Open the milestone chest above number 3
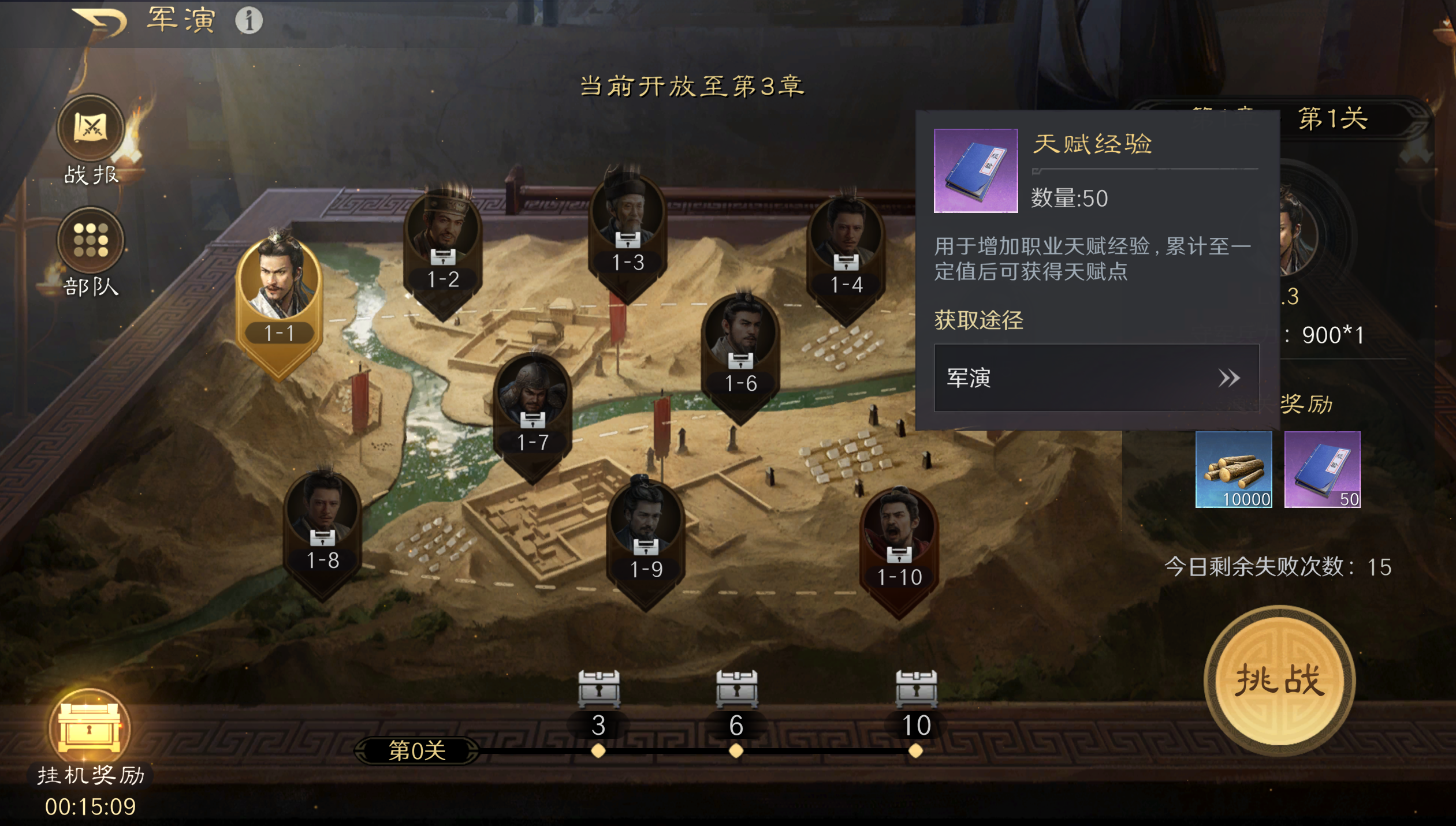1456x826 pixels. click(x=598, y=688)
